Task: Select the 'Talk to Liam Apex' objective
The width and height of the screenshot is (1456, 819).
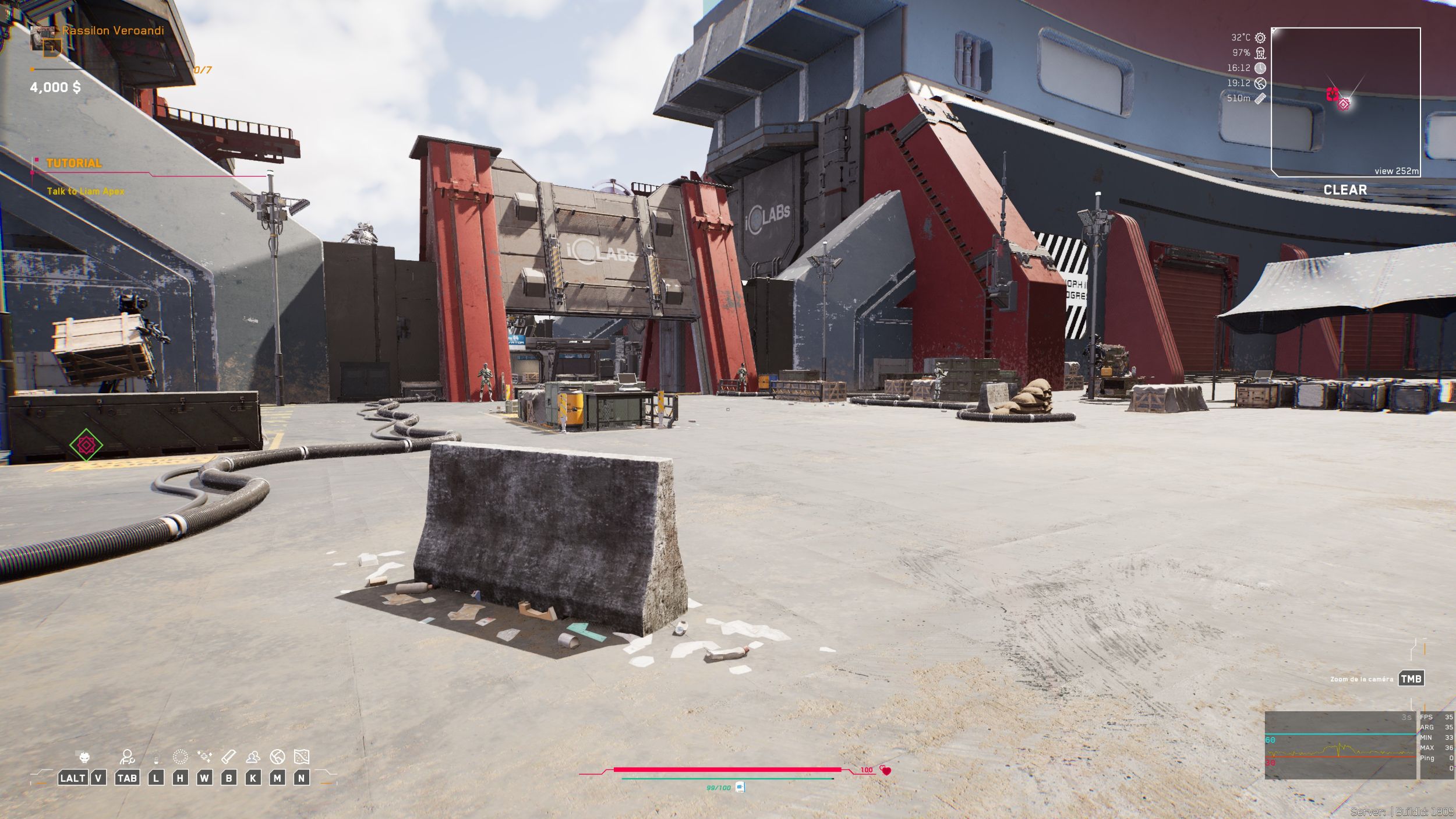Action: (x=86, y=191)
